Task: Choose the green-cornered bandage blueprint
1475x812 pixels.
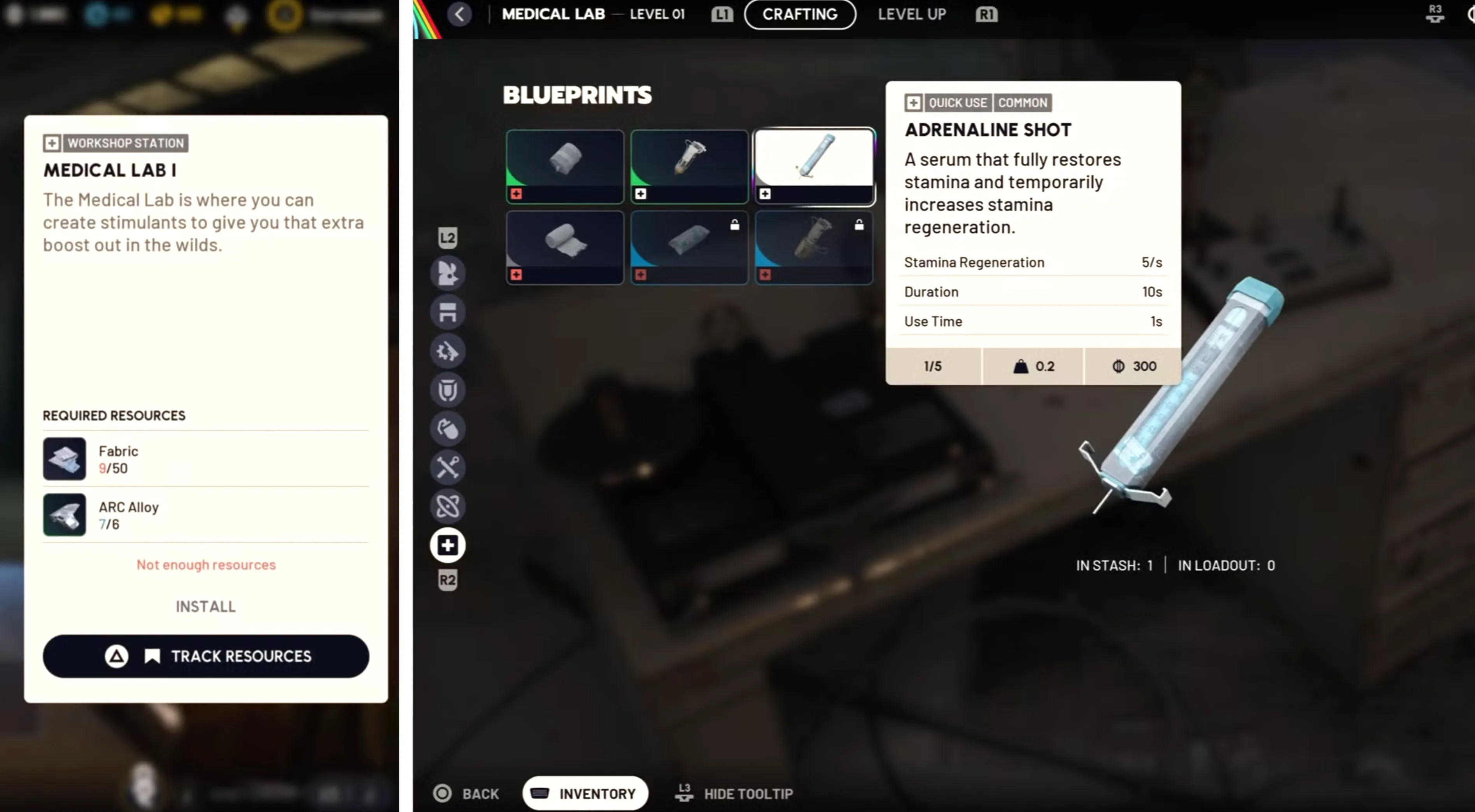Action: pos(564,166)
